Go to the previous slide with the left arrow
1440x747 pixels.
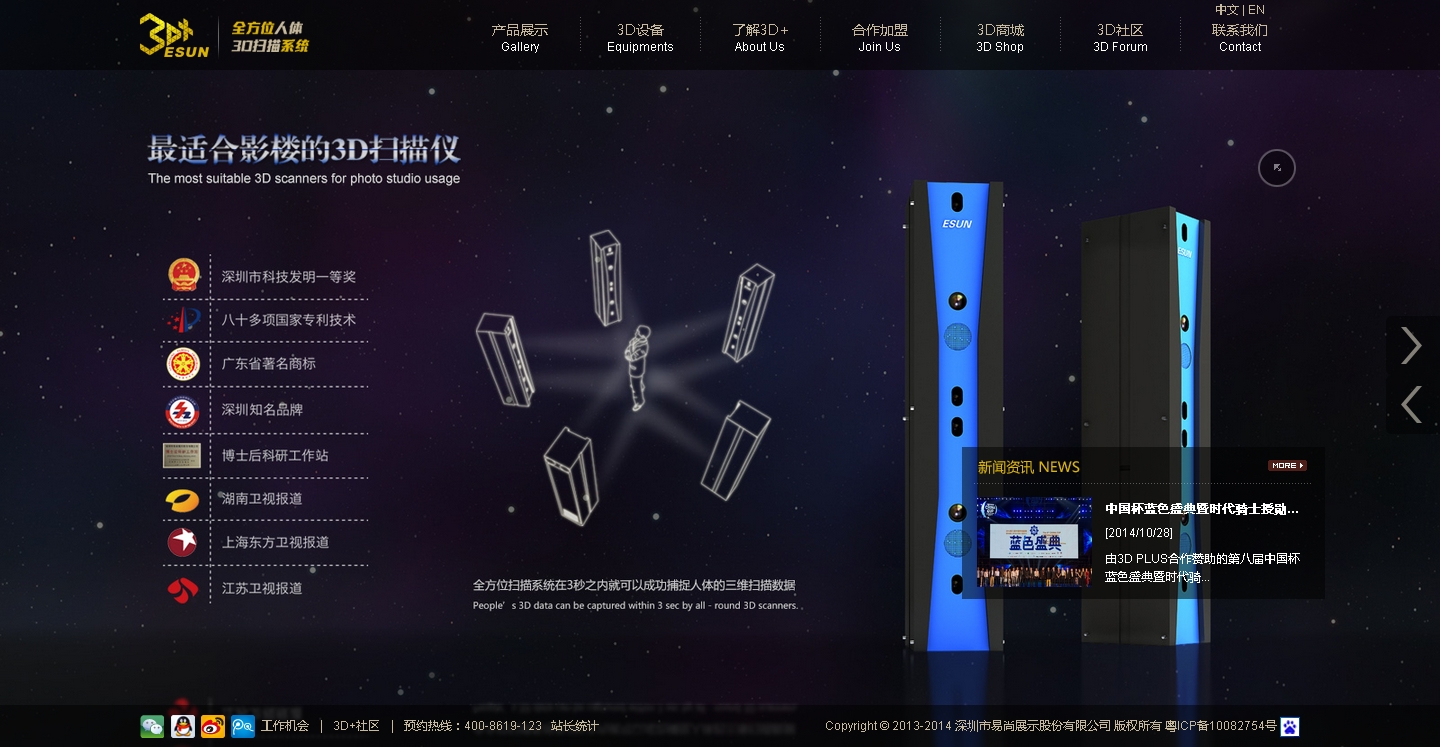(1411, 404)
